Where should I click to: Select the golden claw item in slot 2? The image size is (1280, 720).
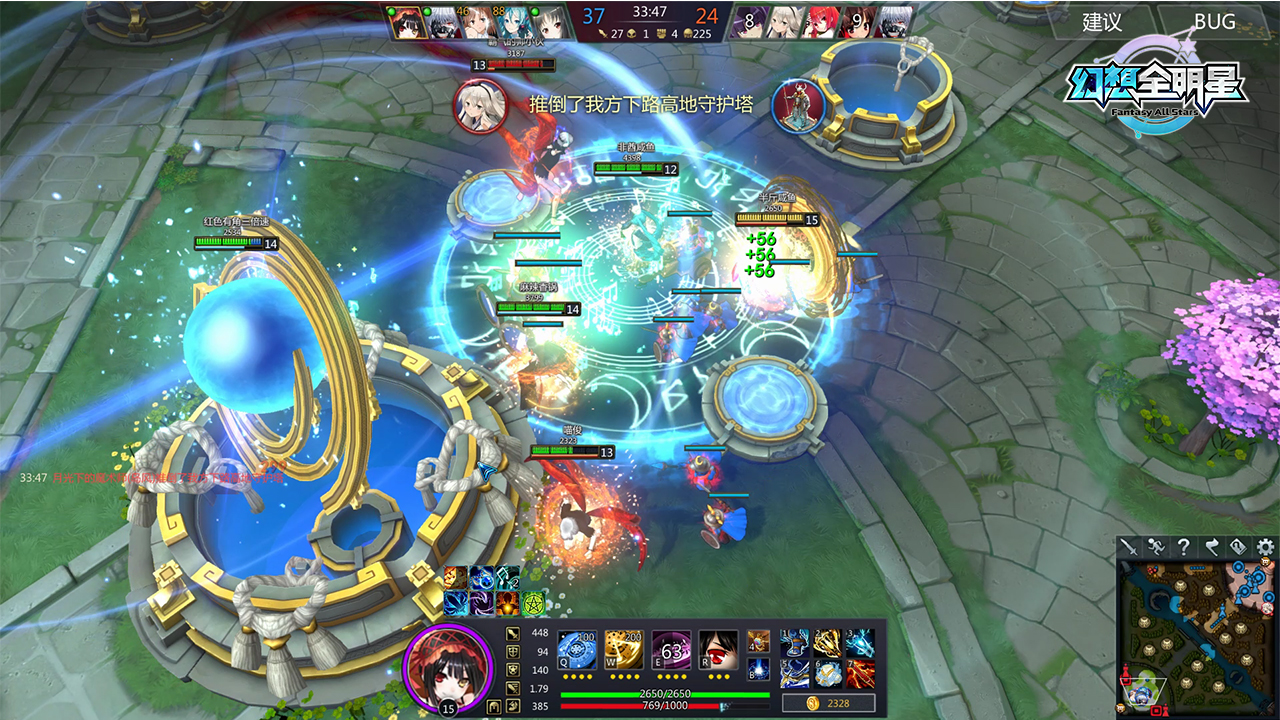pyautogui.click(x=827, y=643)
